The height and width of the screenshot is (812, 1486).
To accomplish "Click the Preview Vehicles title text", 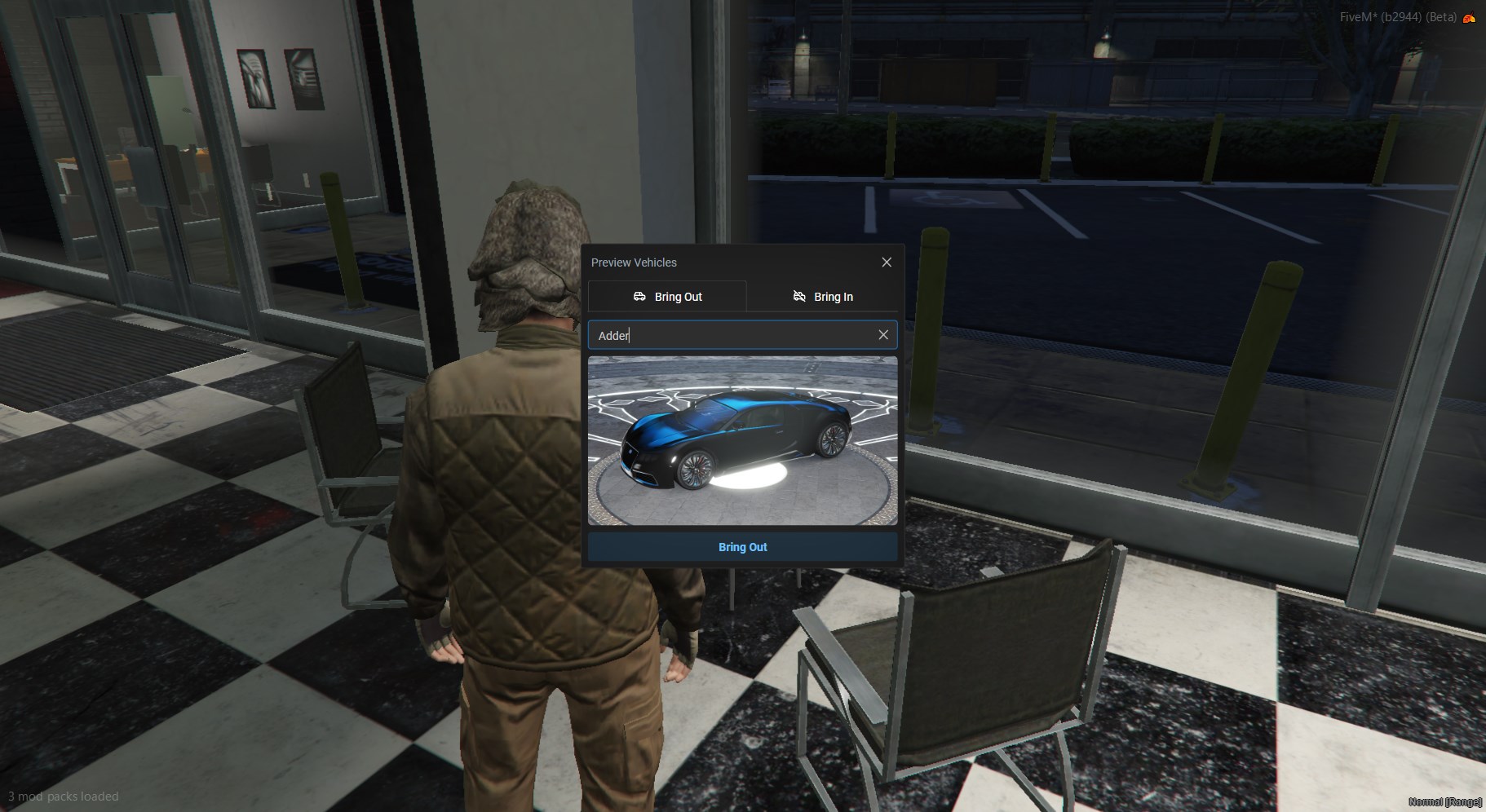I will click(x=635, y=262).
